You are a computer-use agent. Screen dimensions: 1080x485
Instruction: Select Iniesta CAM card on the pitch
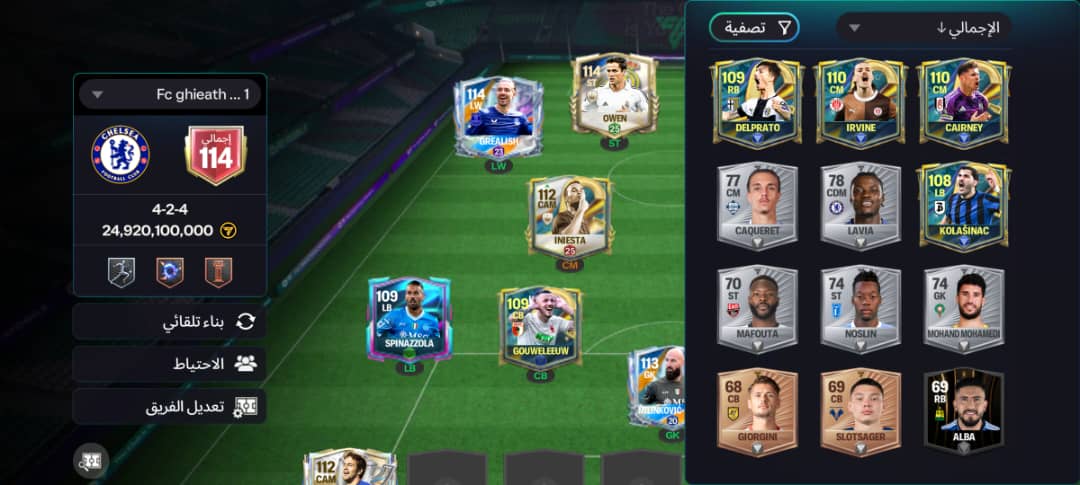coord(569,216)
